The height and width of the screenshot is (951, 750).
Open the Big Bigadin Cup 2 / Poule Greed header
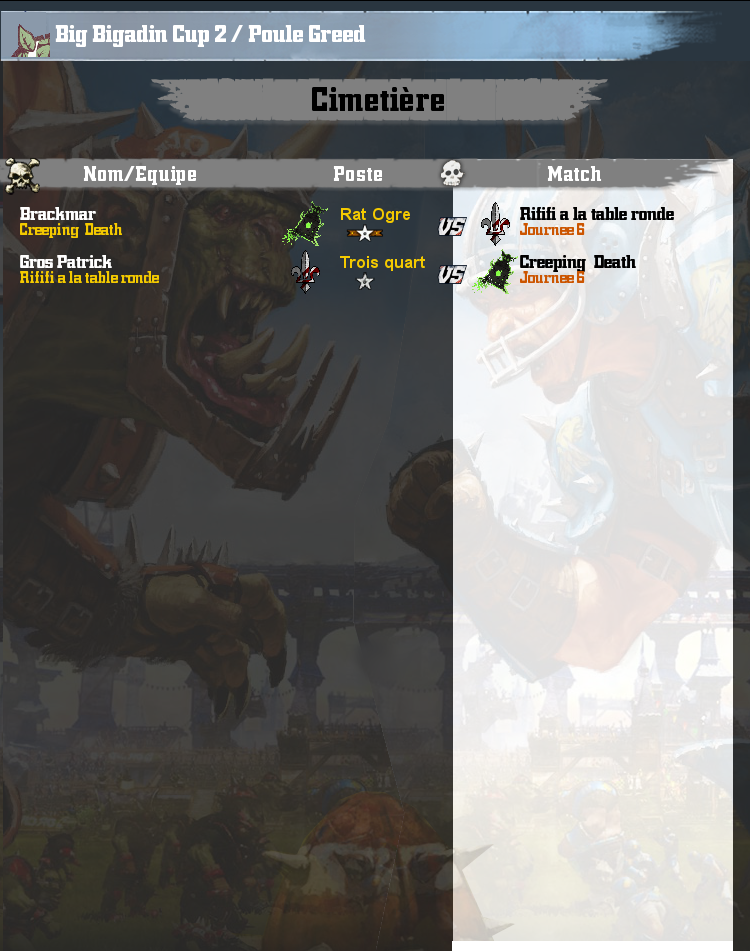pyautogui.click(x=210, y=35)
